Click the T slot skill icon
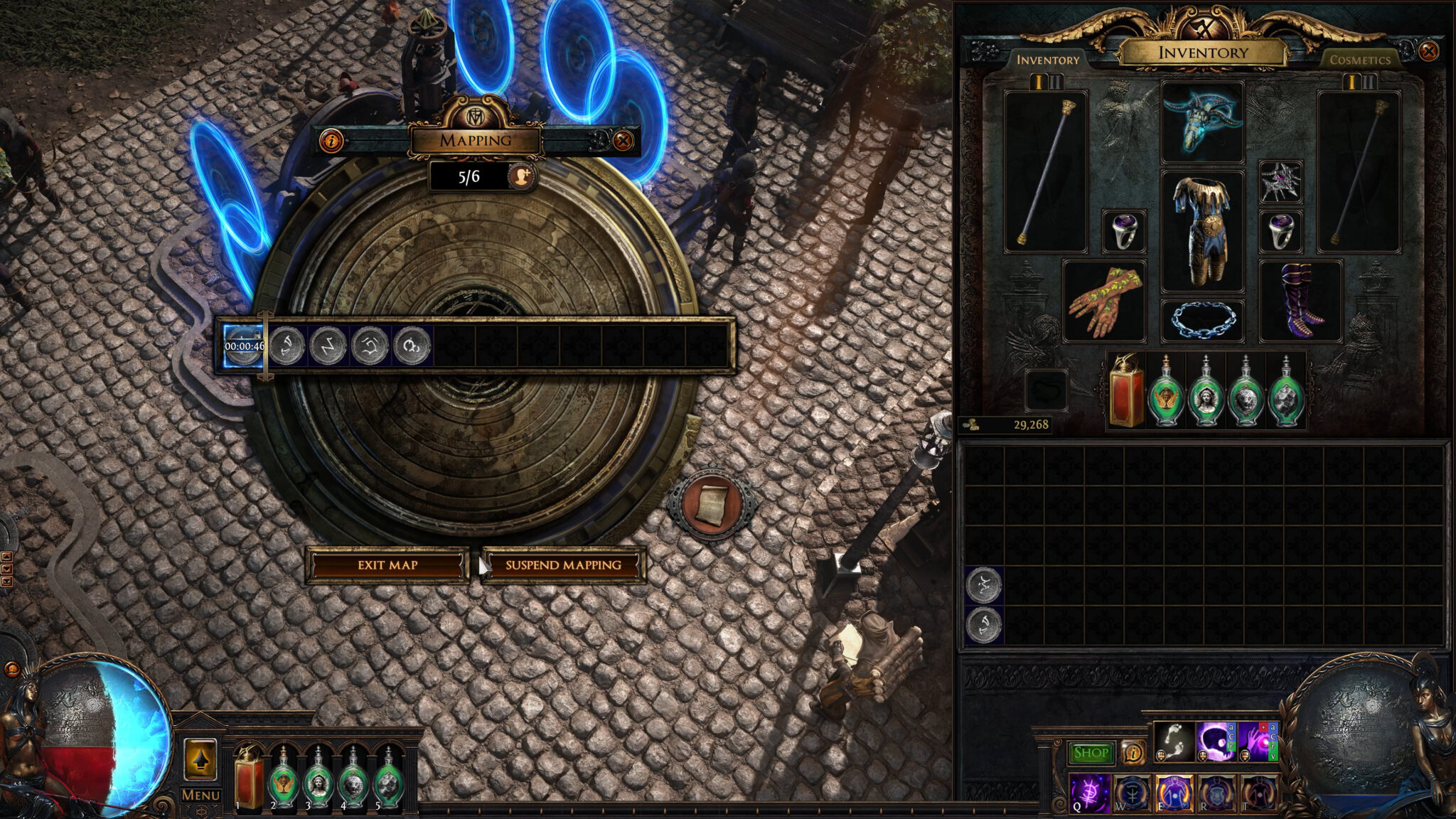 coord(1258,793)
